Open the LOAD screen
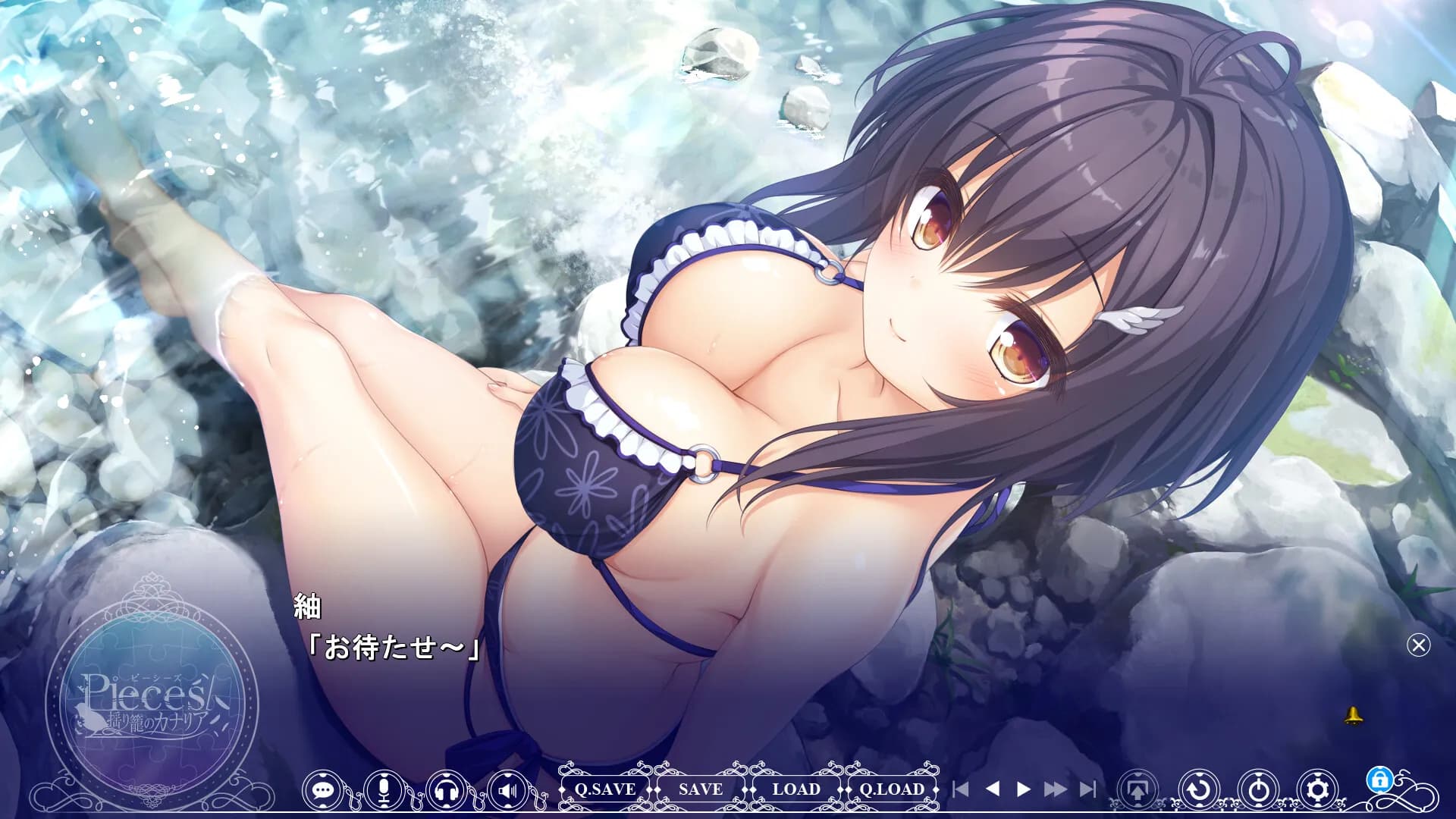Image resolution: width=1456 pixels, height=819 pixels. [795, 789]
